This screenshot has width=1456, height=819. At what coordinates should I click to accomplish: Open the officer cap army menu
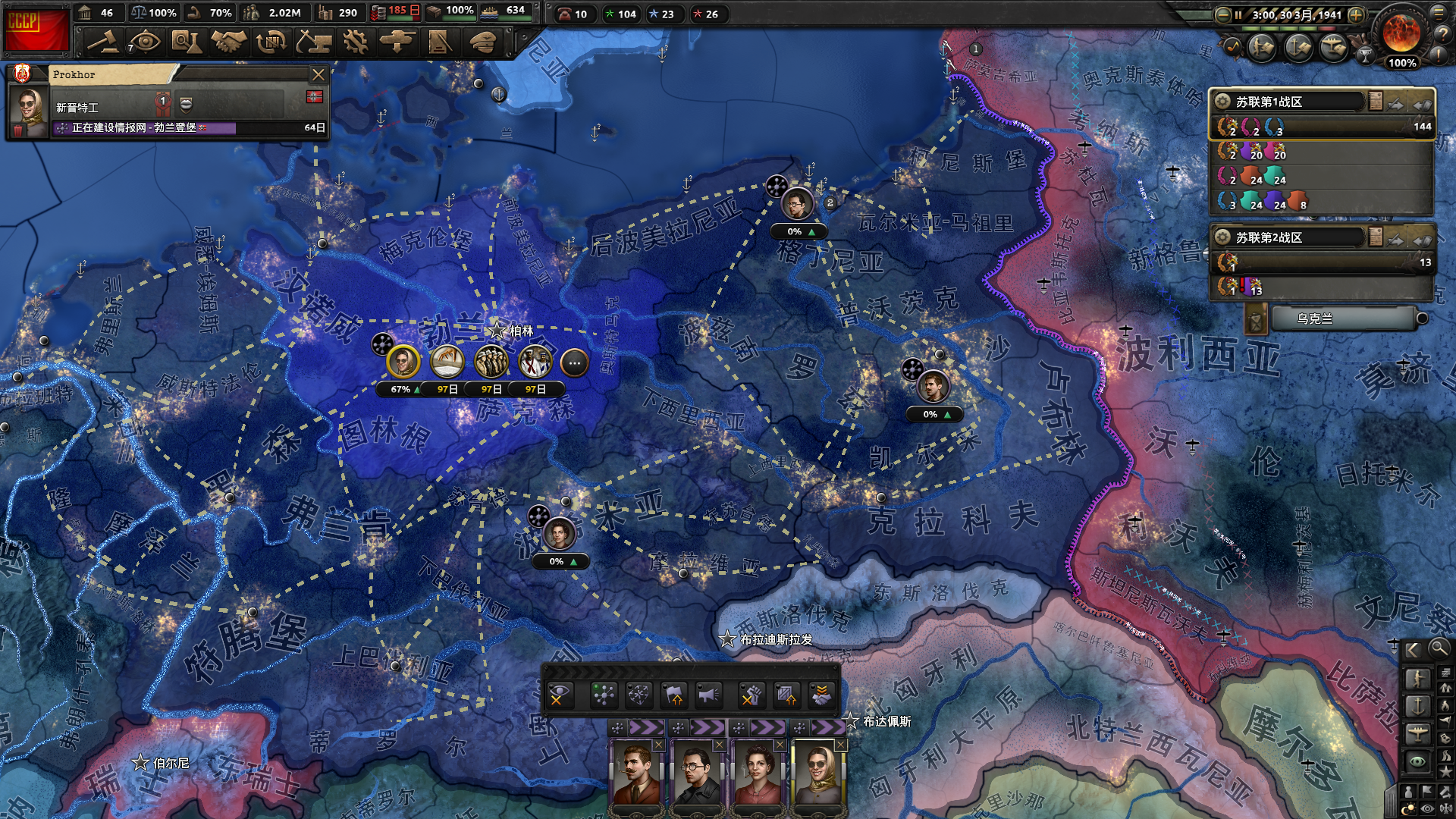(x=482, y=42)
